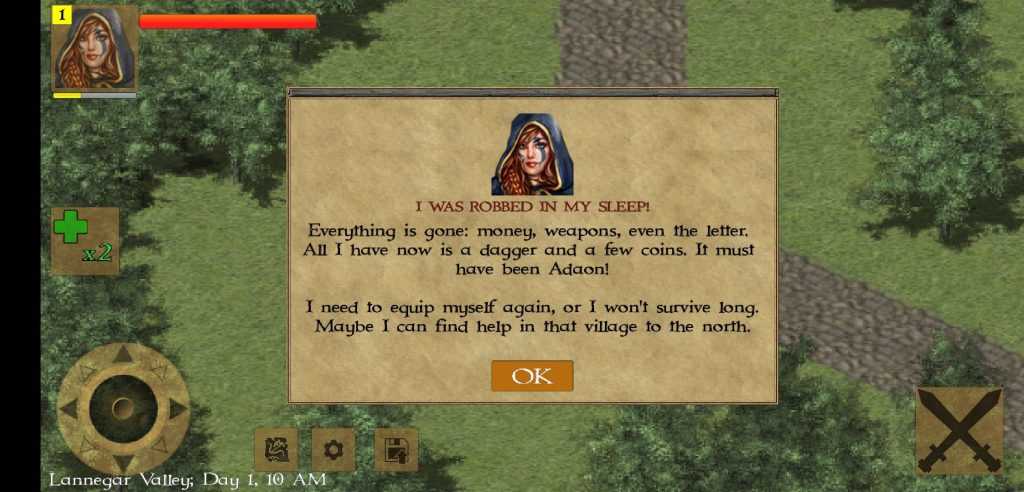Open the gear settings menu
The width and height of the screenshot is (1024, 492).
click(333, 450)
